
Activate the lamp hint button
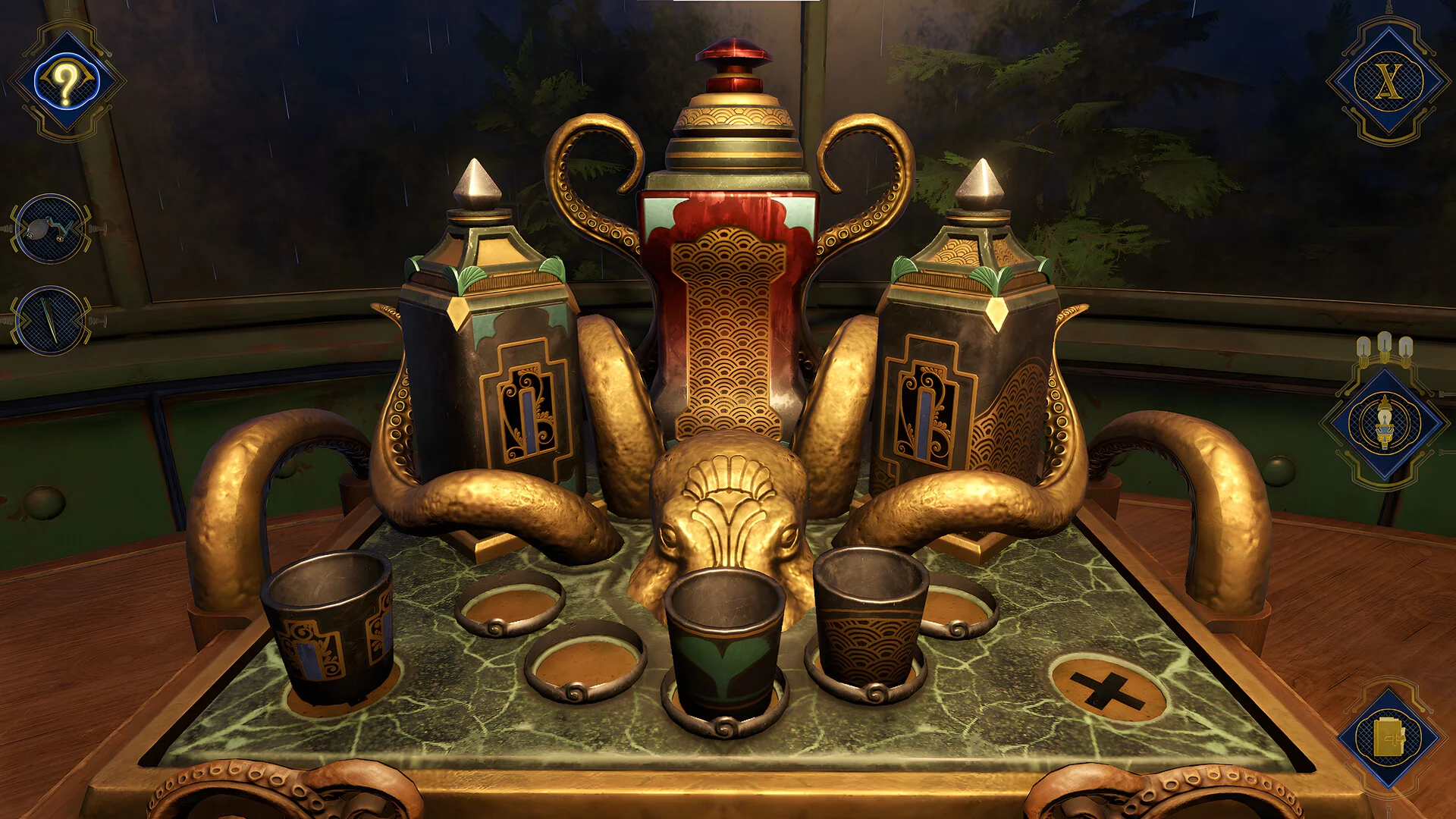point(1385,423)
